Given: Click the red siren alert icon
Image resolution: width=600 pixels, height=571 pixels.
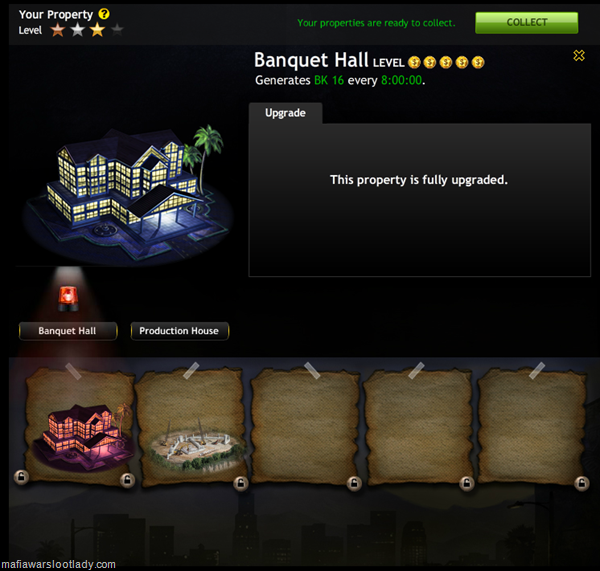Looking at the screenshot, I should 68,296.
